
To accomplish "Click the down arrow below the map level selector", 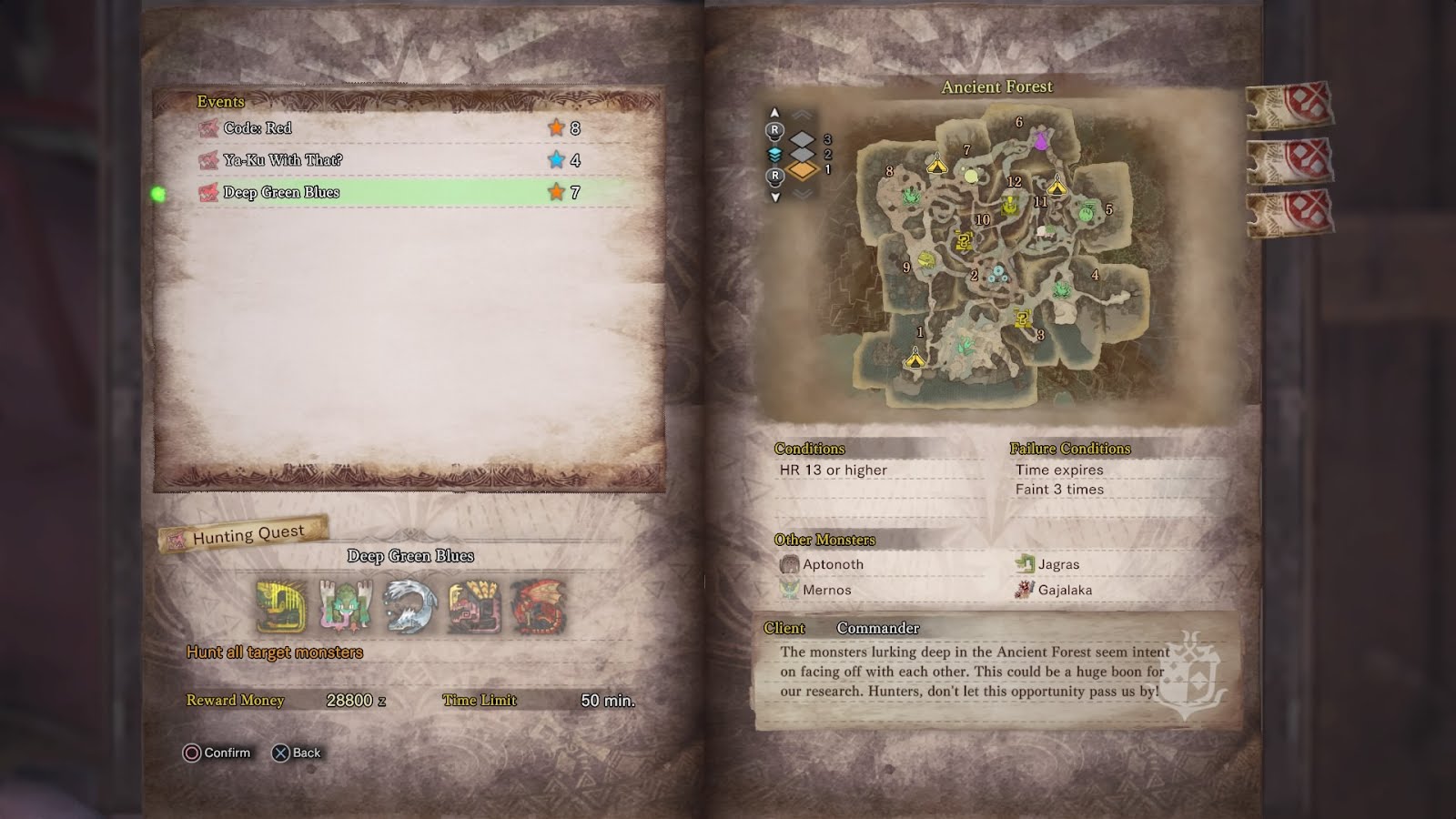I will [x=775, y=196].
